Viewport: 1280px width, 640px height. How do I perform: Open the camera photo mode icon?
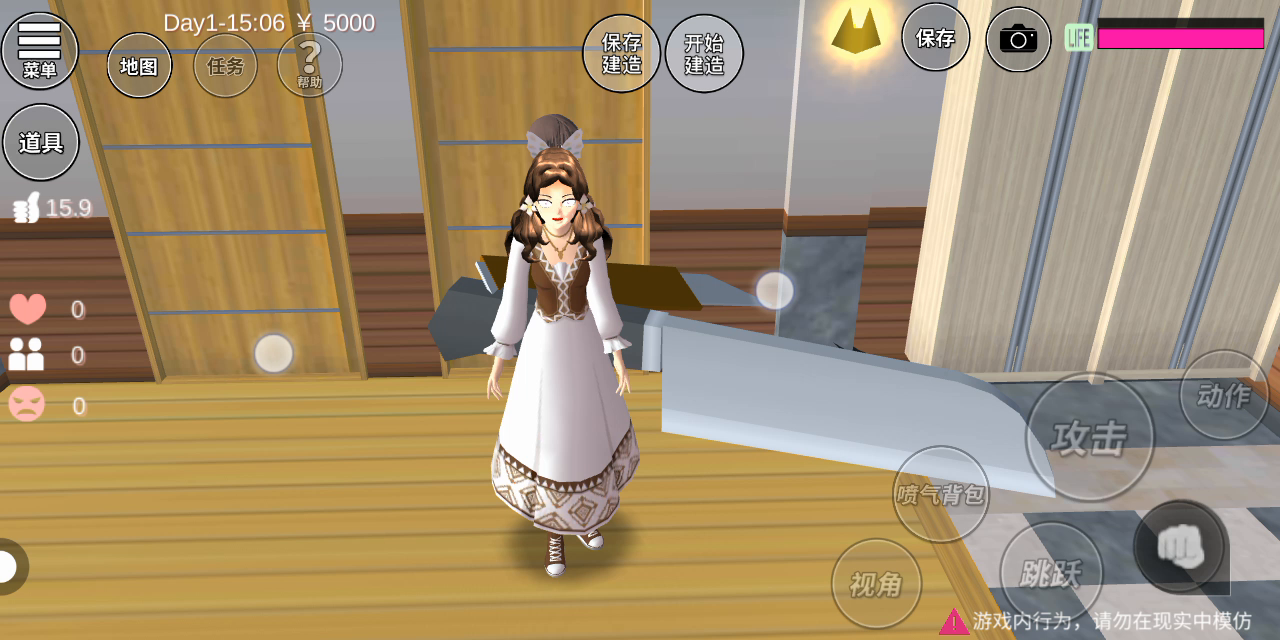[1018, 40]
